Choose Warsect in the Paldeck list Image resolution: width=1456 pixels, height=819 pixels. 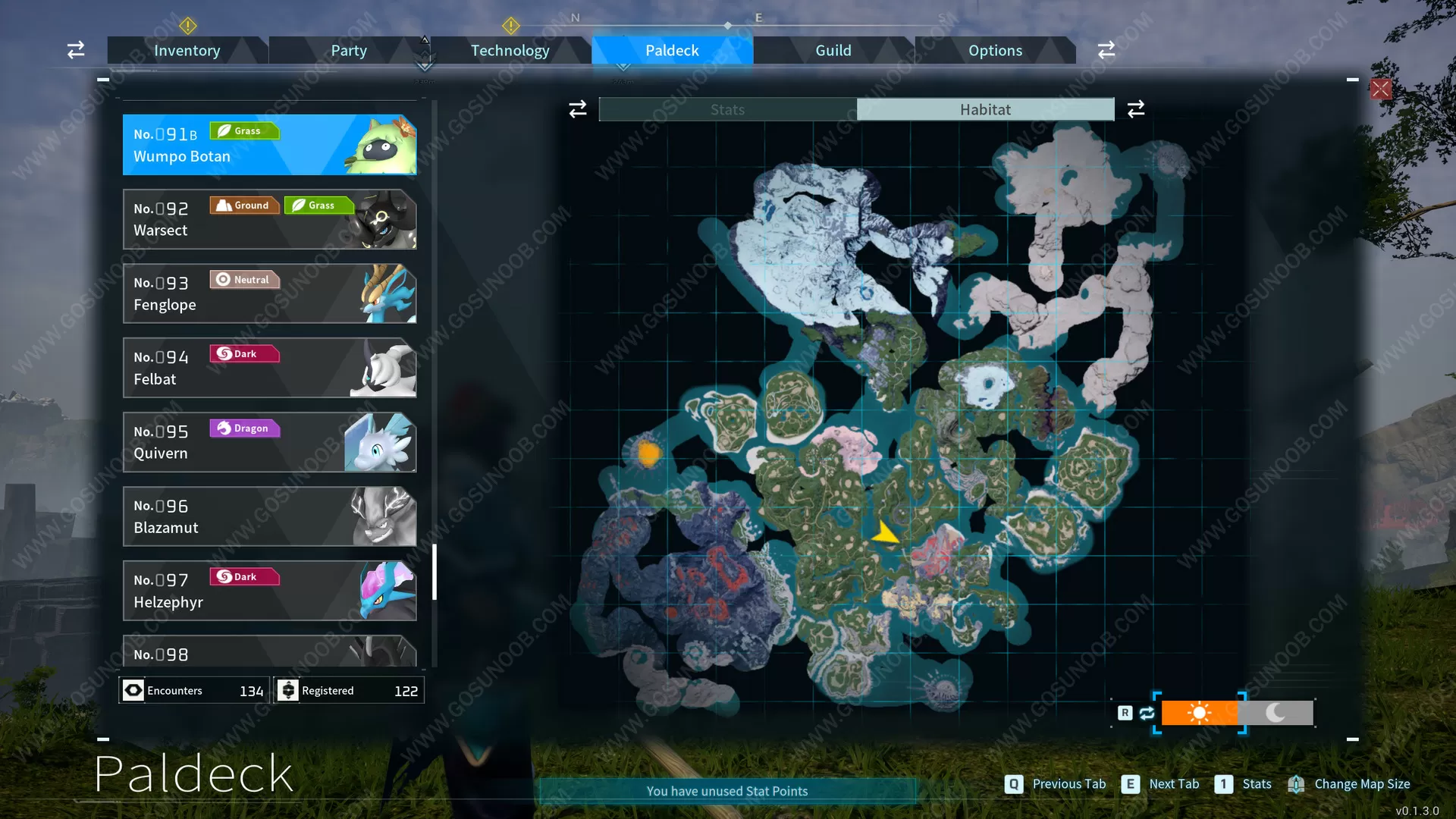[x=269, y=219]
